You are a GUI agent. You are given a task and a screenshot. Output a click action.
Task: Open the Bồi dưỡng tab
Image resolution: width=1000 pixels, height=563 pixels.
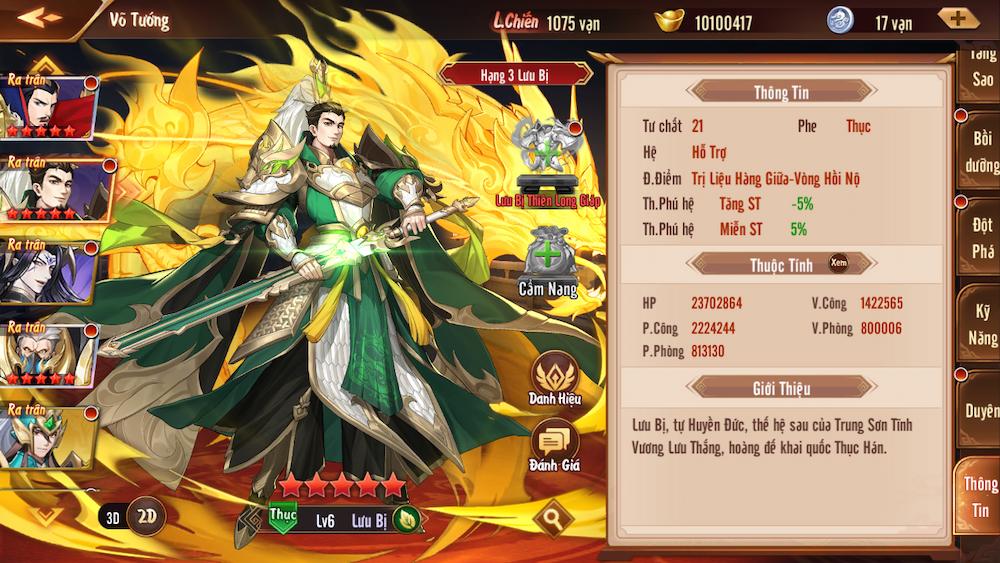point(980,150)
